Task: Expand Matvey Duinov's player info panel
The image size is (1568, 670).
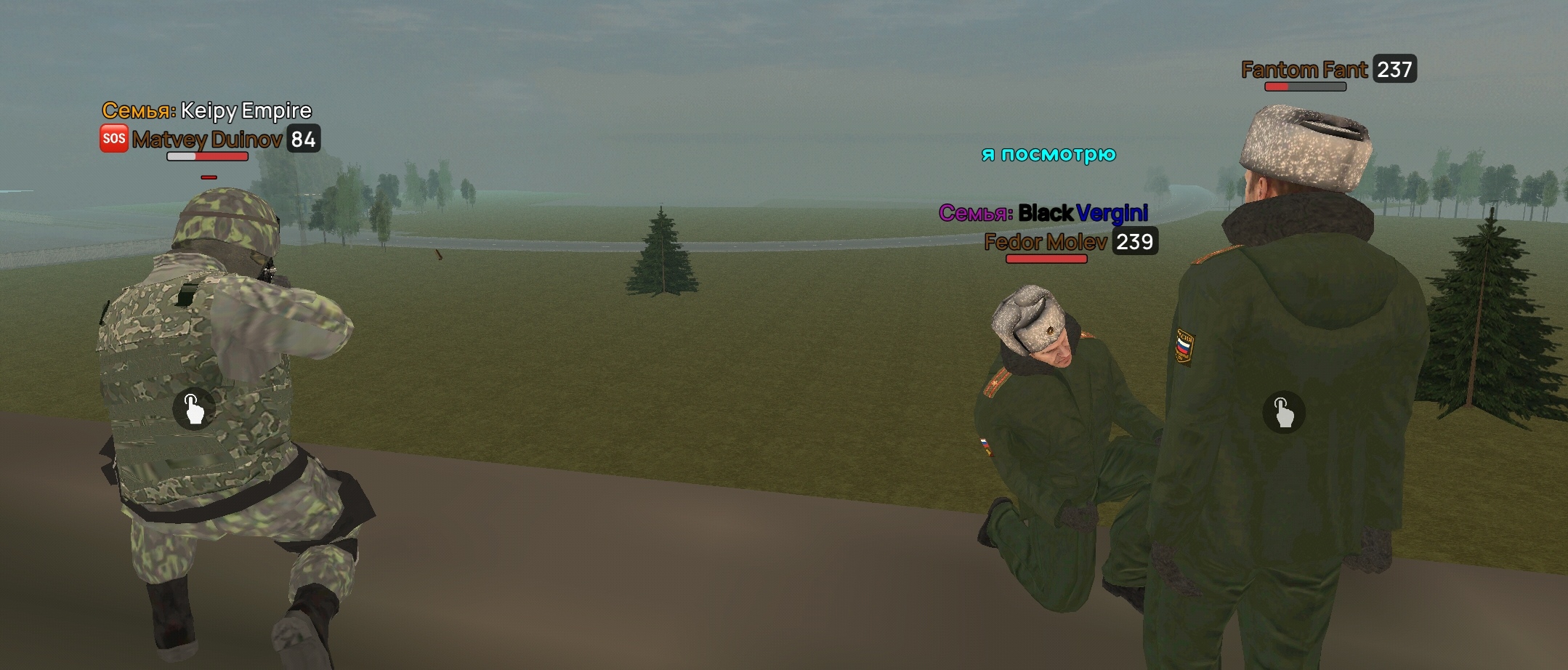Action: click(207, 138)
